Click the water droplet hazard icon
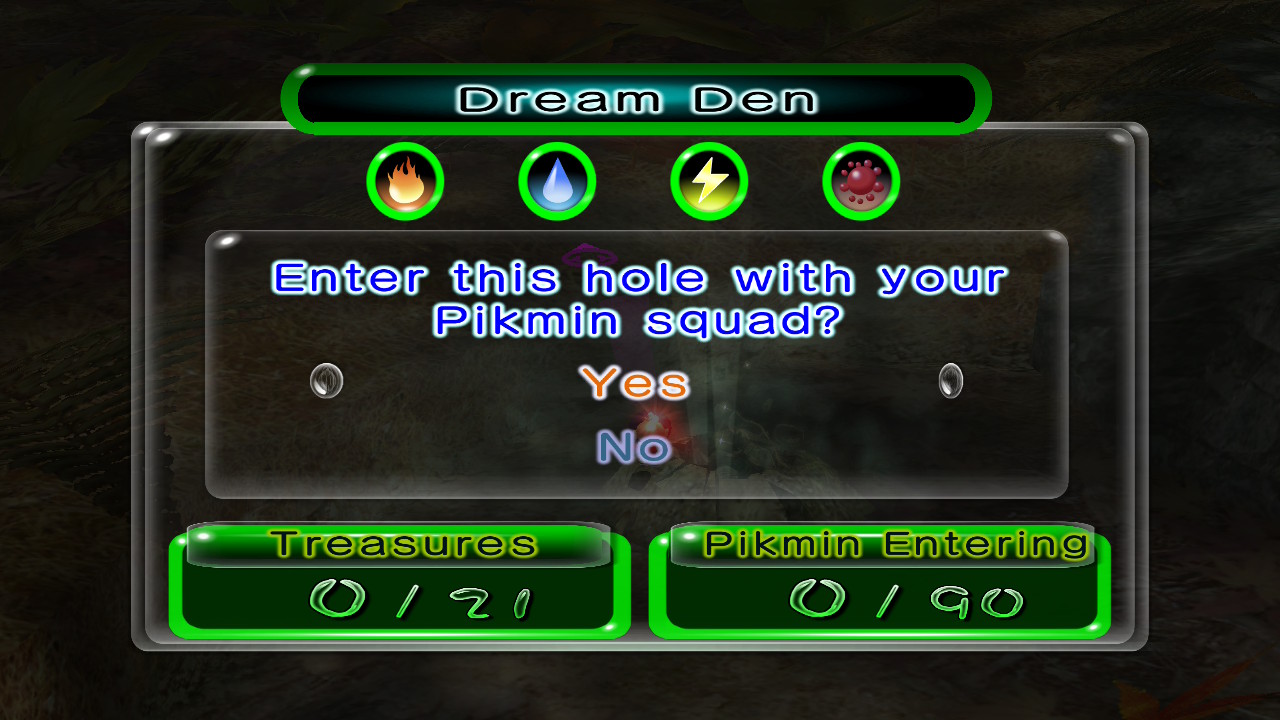 coord(557,182)
